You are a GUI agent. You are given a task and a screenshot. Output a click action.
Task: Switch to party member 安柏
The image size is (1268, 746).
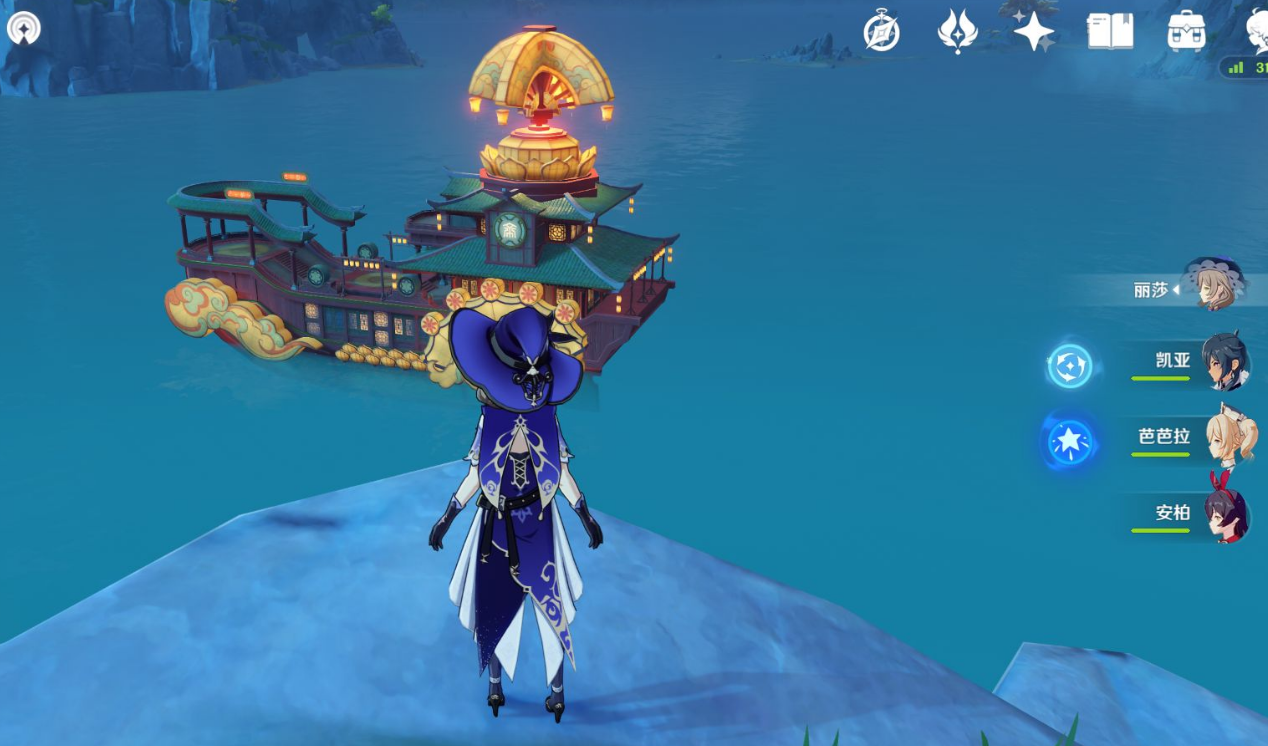pyautogui.click(x=1225, y=514)
